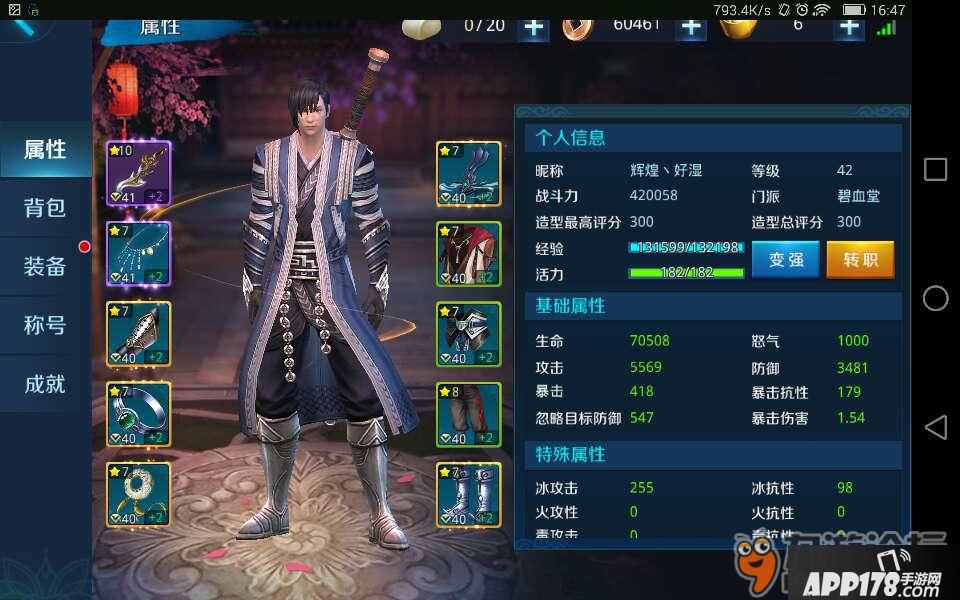This screenshot has height=600, width=960.
Task: Select the green gem ring slot
Action: 138,414
